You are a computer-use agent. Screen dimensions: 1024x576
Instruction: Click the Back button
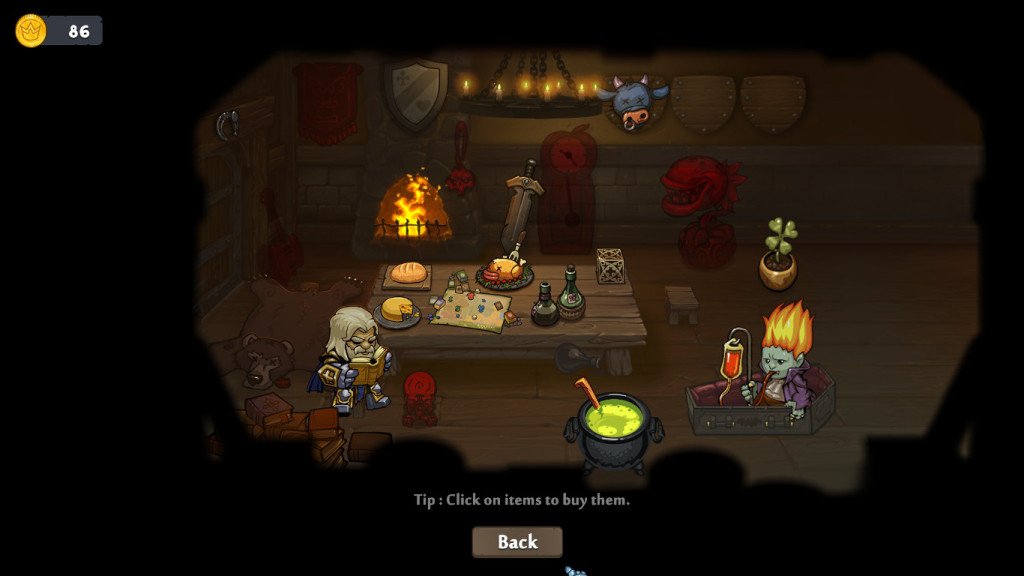click(x=517, y=542)
